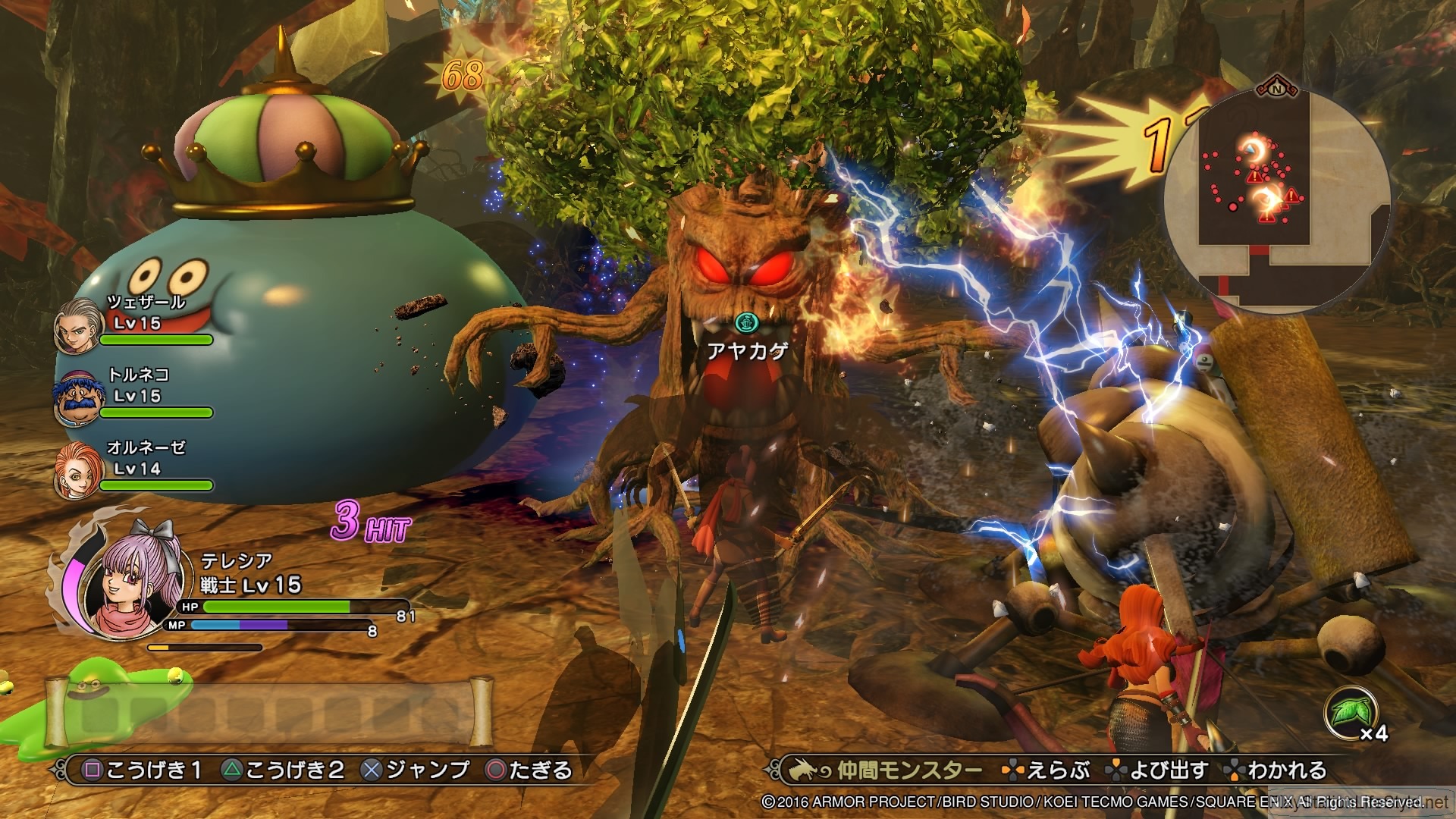Open the circular minimap

coord(1276,199)
